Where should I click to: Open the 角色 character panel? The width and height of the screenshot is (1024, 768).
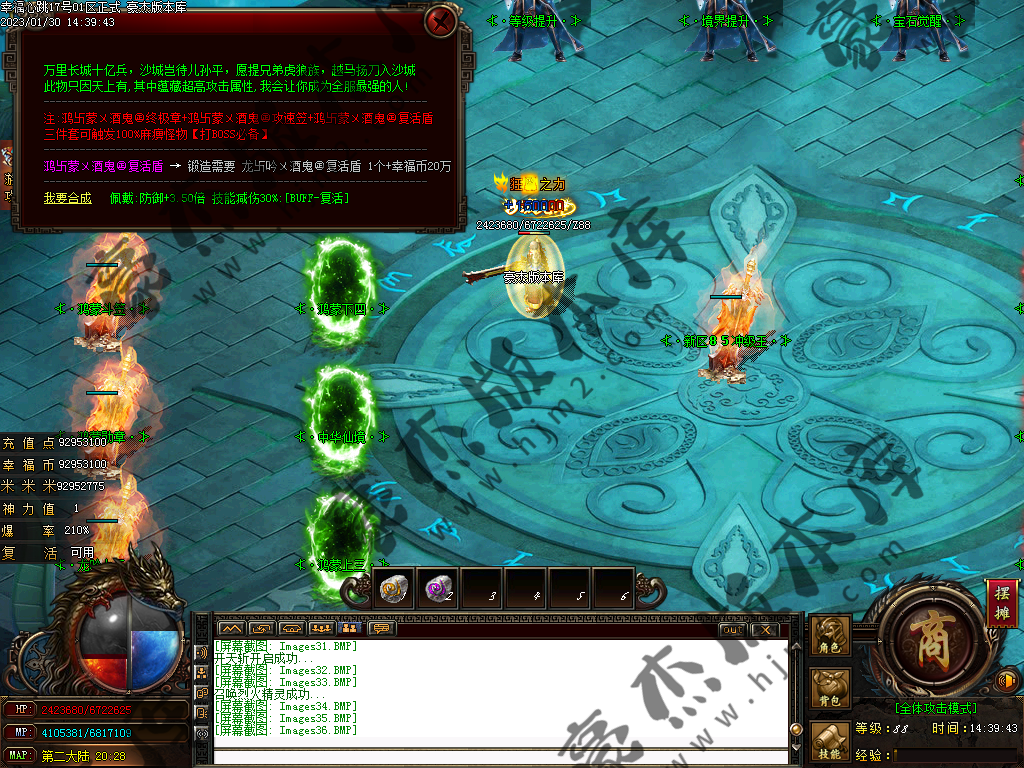pos(829,637)
